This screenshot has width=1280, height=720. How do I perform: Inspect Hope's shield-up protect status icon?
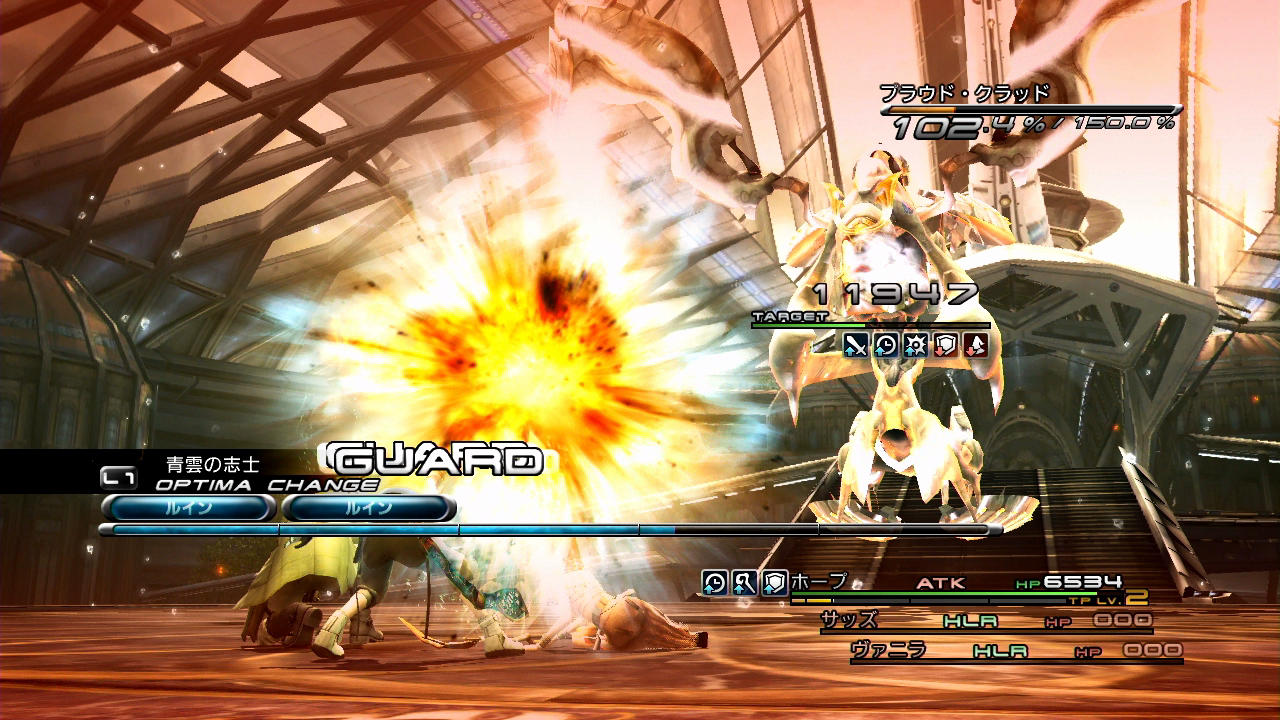point(774,582)
